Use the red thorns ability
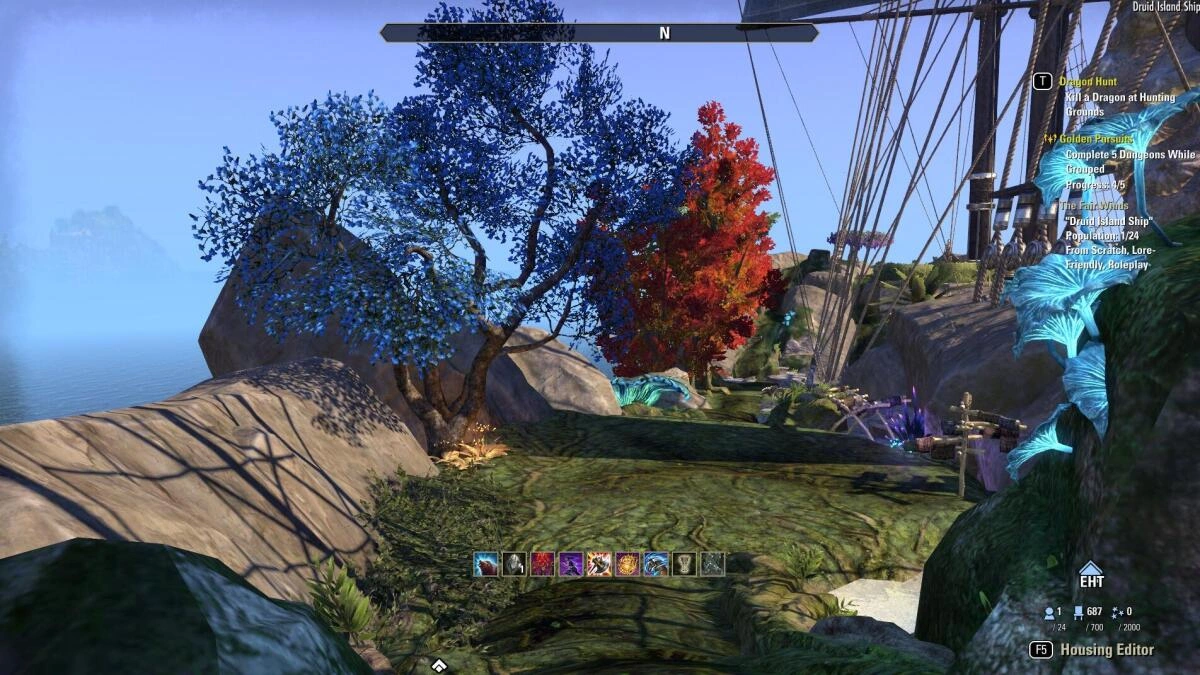 (x=543, y=564)
